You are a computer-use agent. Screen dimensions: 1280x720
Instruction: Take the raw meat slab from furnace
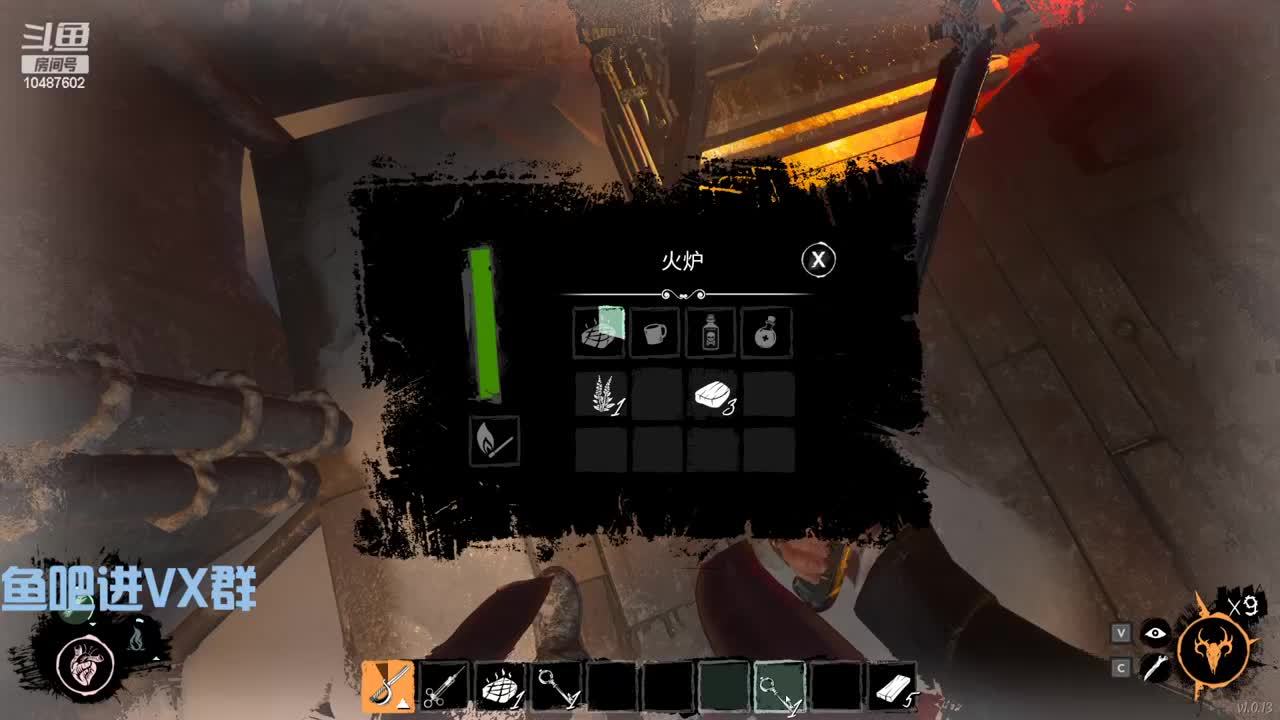(712, 394)
